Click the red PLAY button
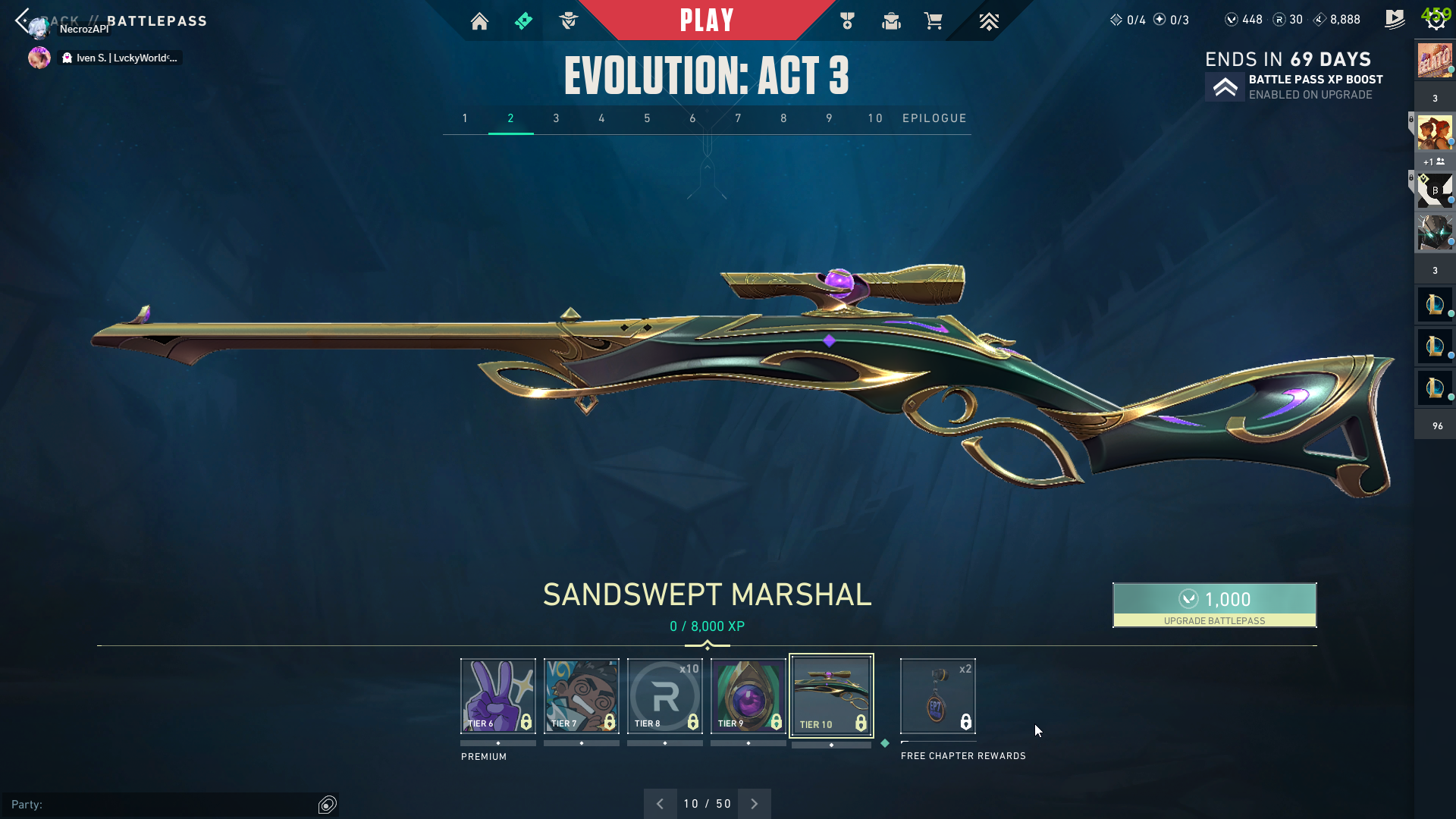This screenshot has width=1456, height=819. [x=706, y=20]
